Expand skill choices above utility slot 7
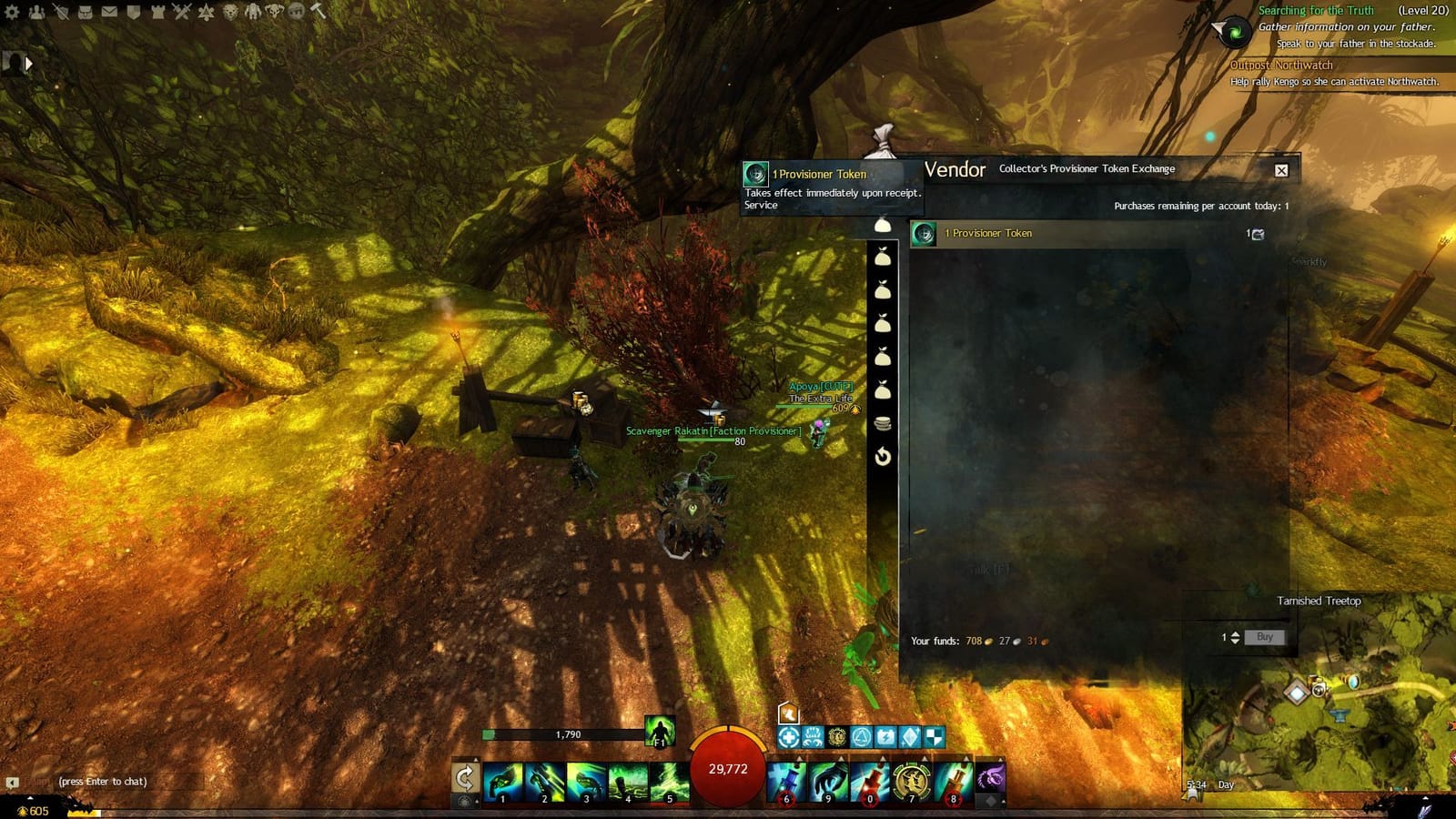Screen dimensions: 1456x819 tap(924, 758)
